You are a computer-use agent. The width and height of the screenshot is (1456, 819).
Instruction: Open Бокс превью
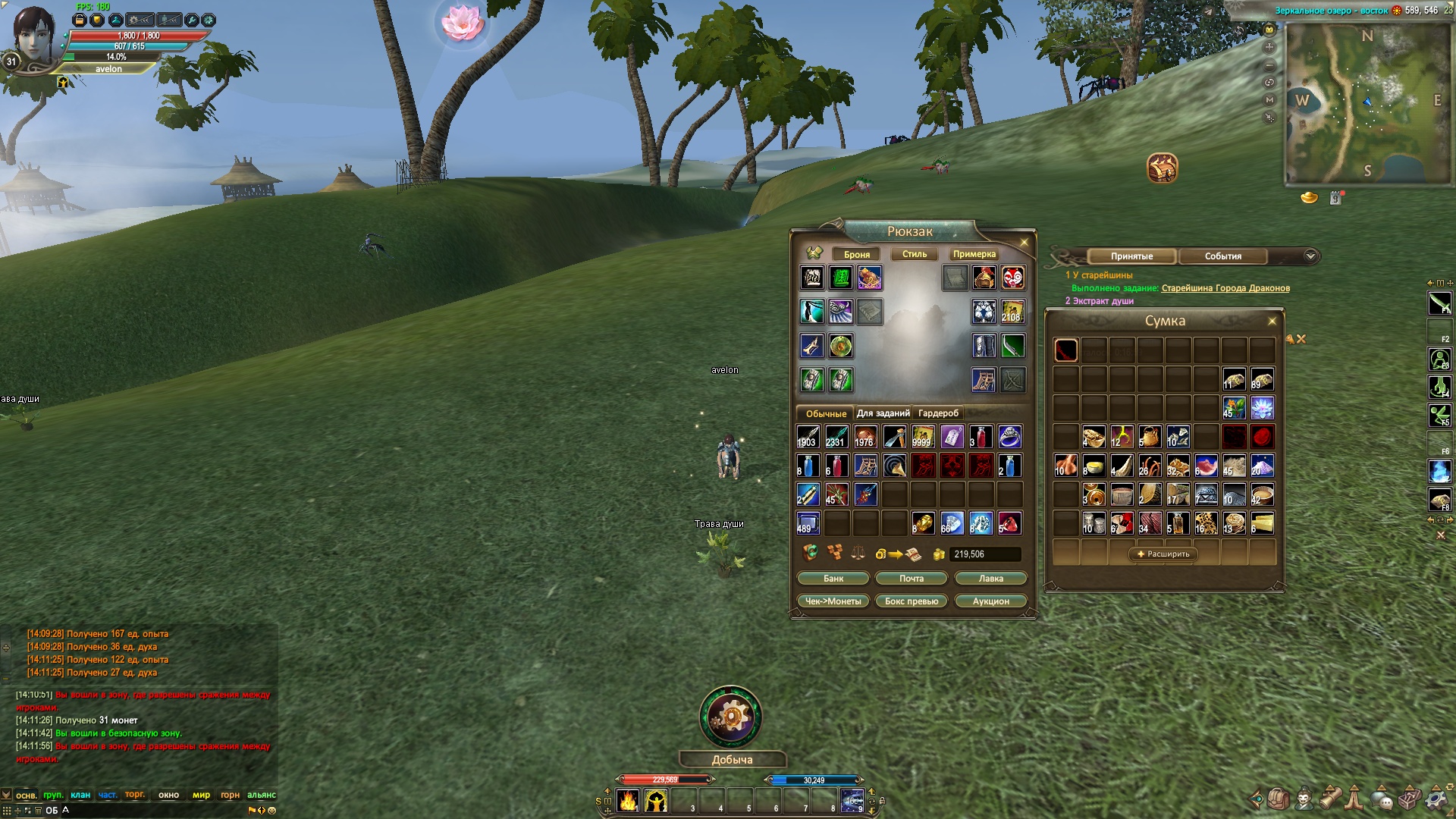coord(912,601)
